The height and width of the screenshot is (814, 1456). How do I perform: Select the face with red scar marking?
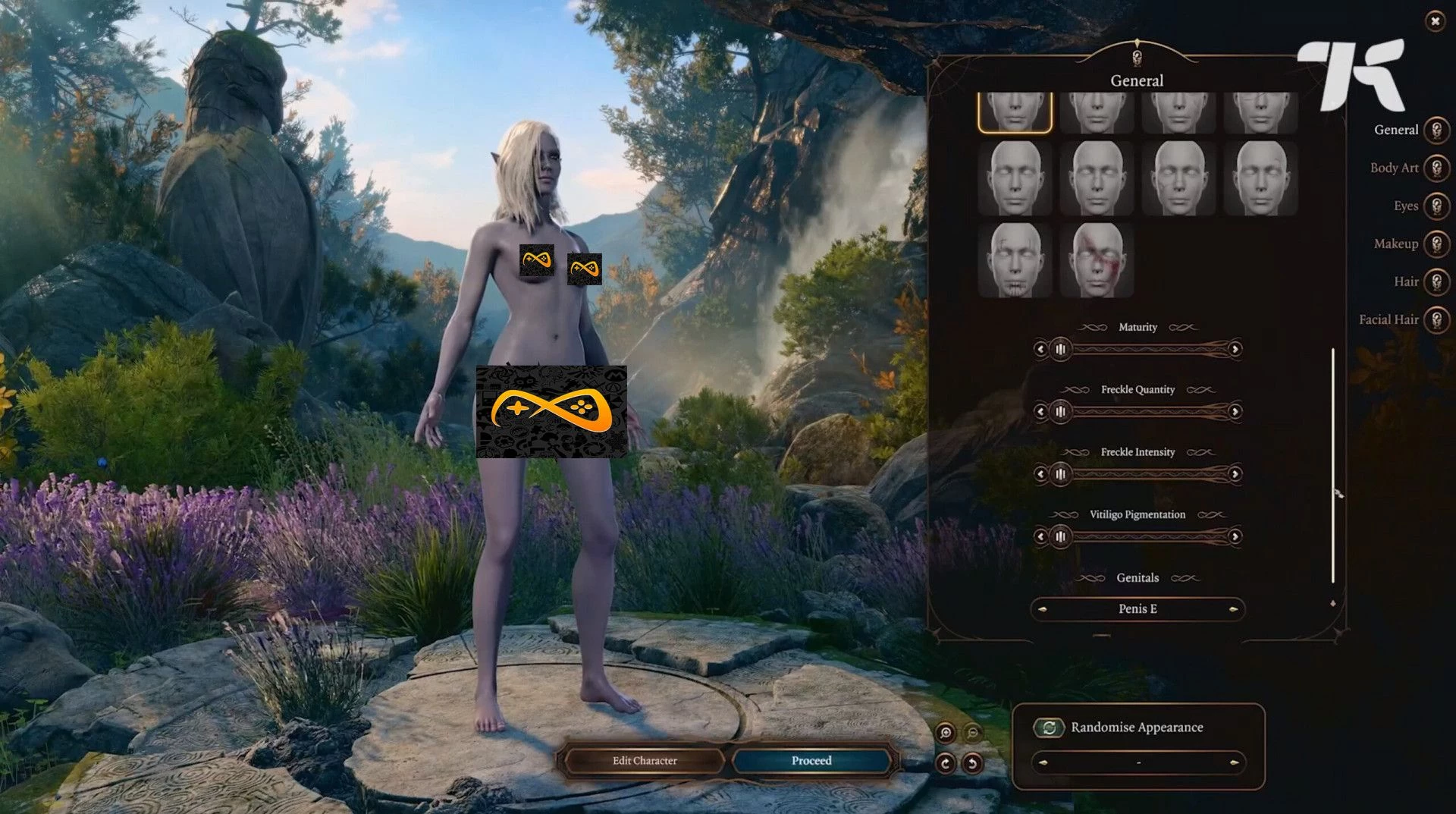(1097, 259)
